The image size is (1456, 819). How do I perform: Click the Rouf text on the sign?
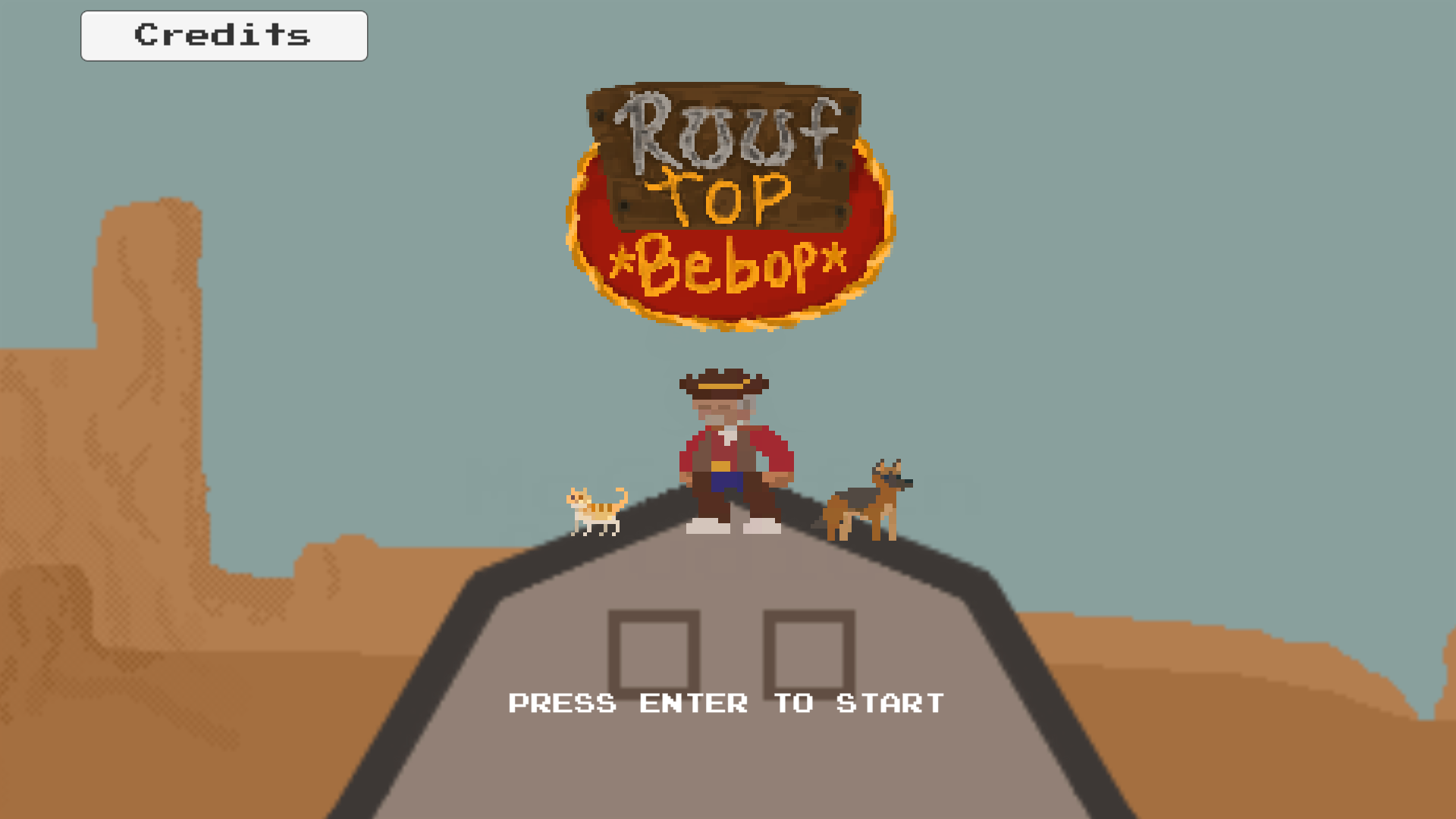click(730, 133)
